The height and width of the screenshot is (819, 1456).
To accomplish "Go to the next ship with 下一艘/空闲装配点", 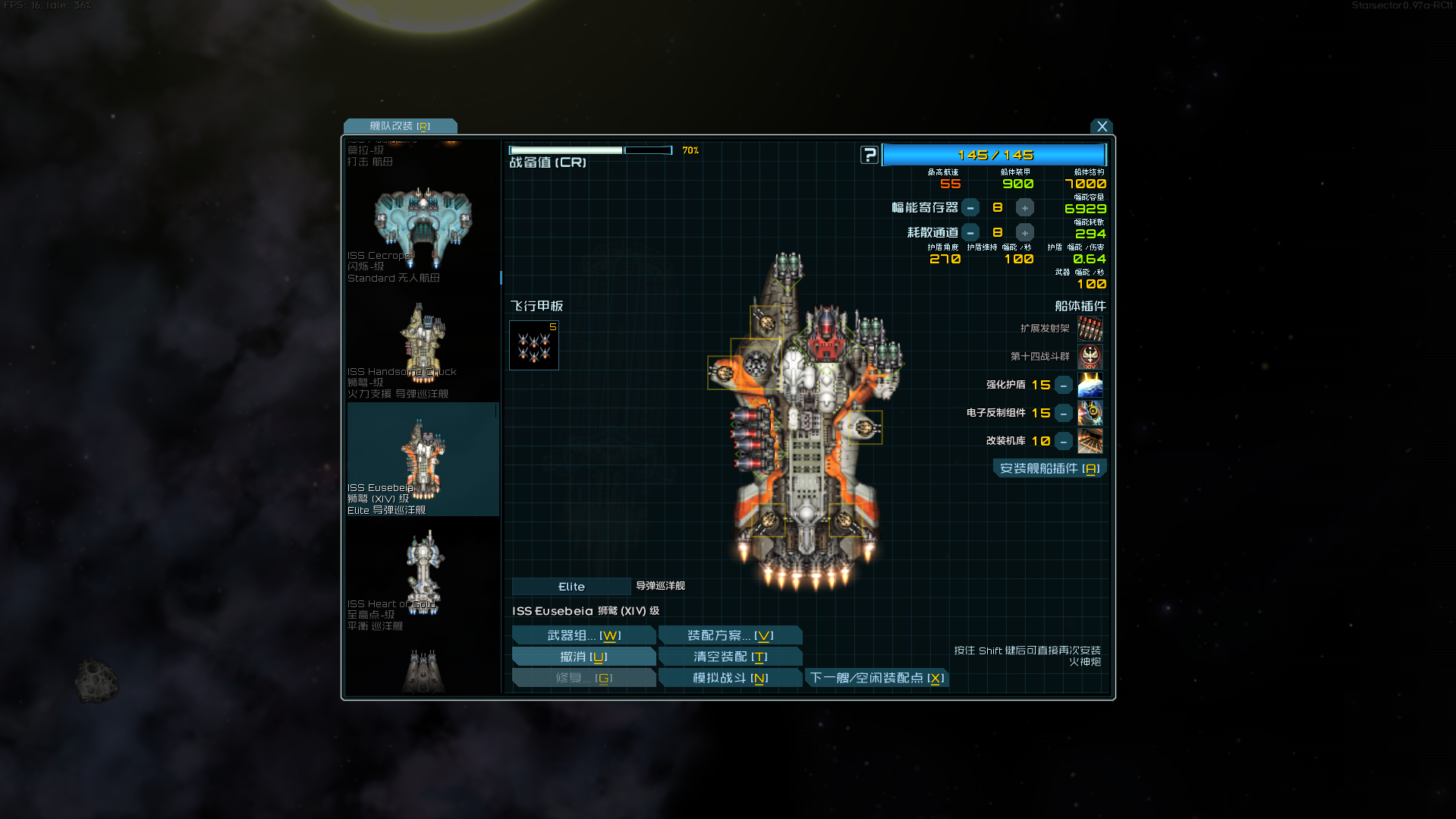I will pyautogui.click(x=876, y=678).
